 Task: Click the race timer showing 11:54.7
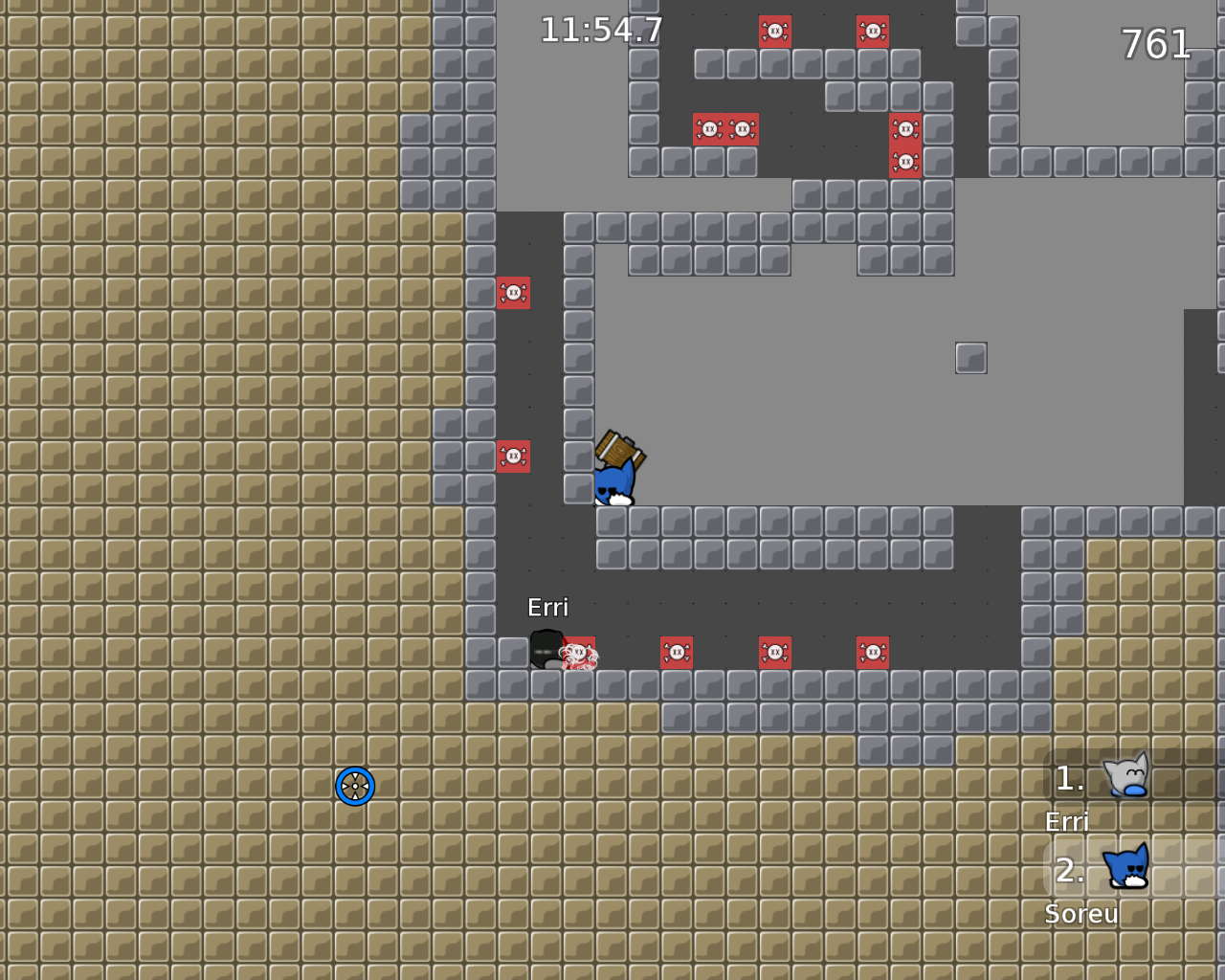click(x=601, y=30)
